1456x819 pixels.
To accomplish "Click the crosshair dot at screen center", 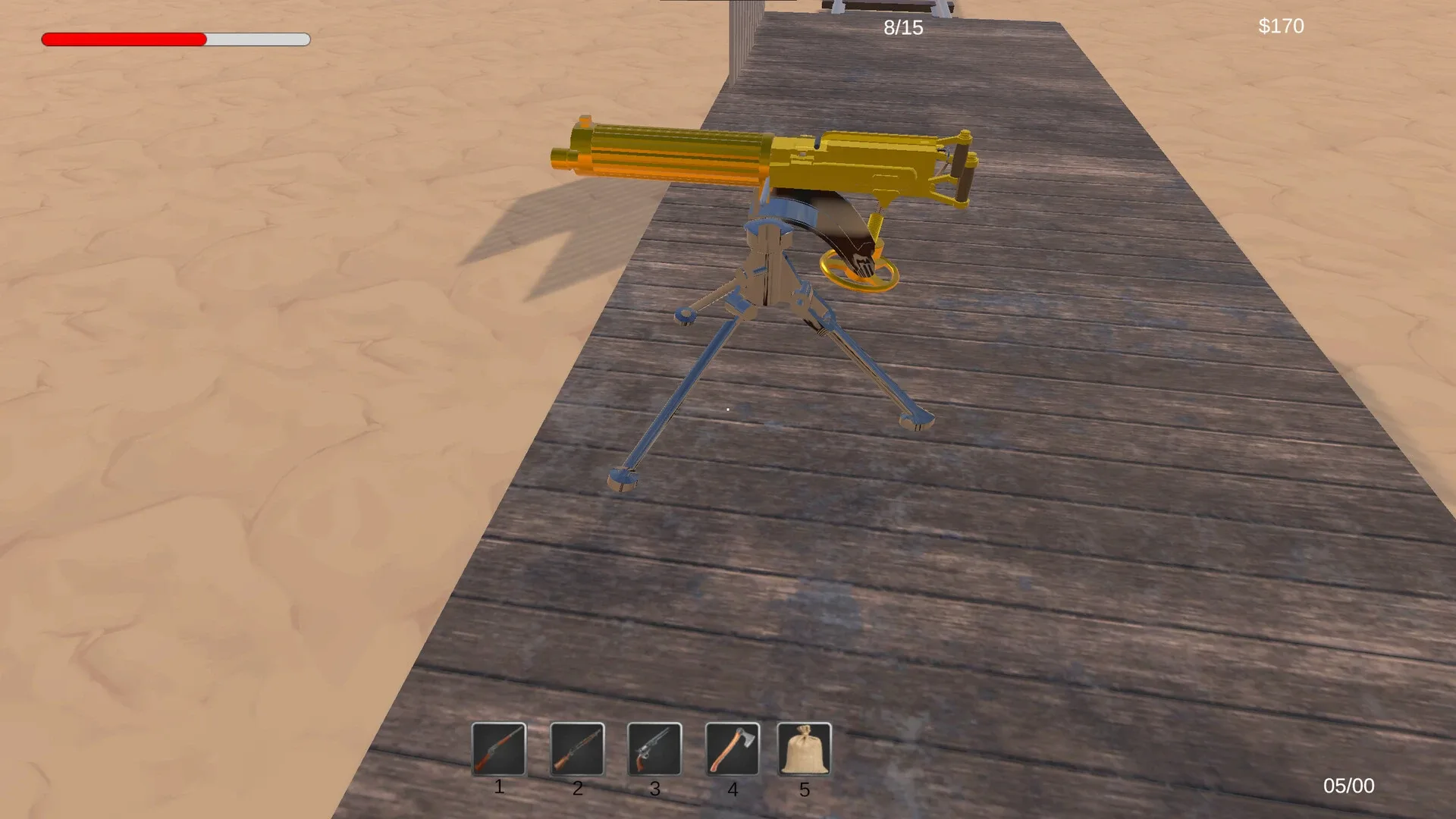I will tap(728, 409).
